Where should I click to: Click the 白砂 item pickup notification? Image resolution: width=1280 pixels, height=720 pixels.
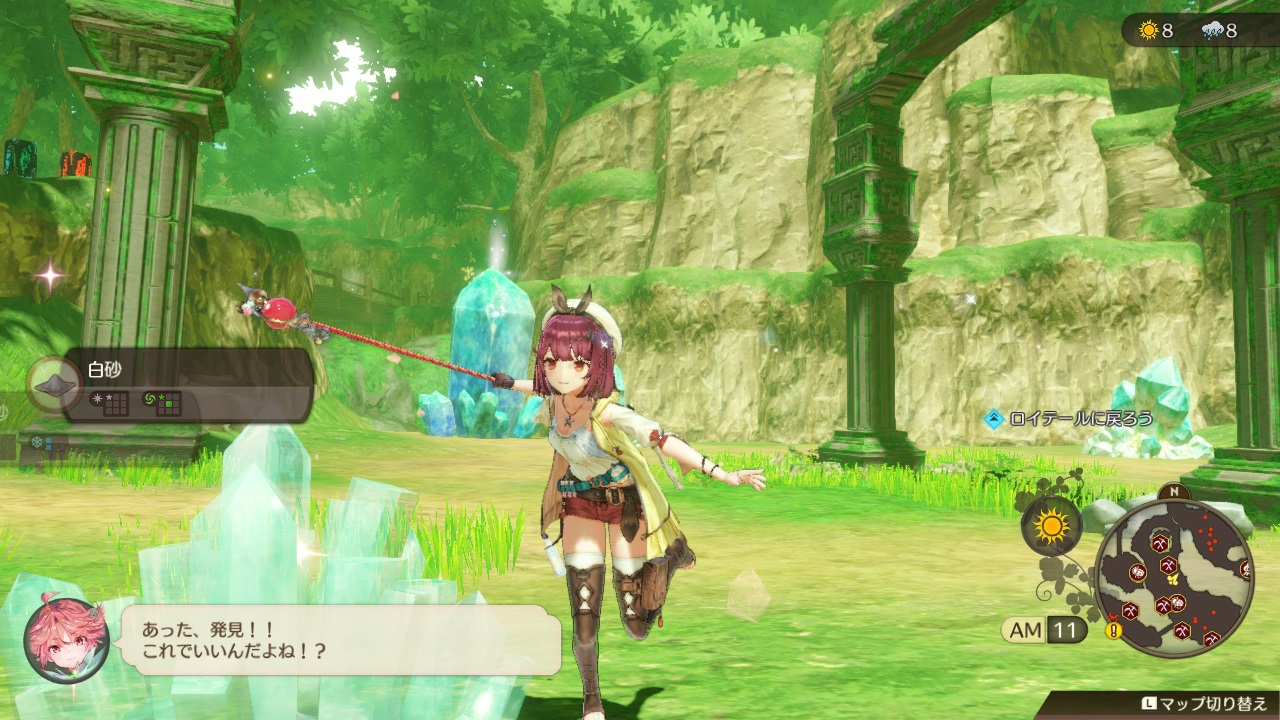pos(186,384)
